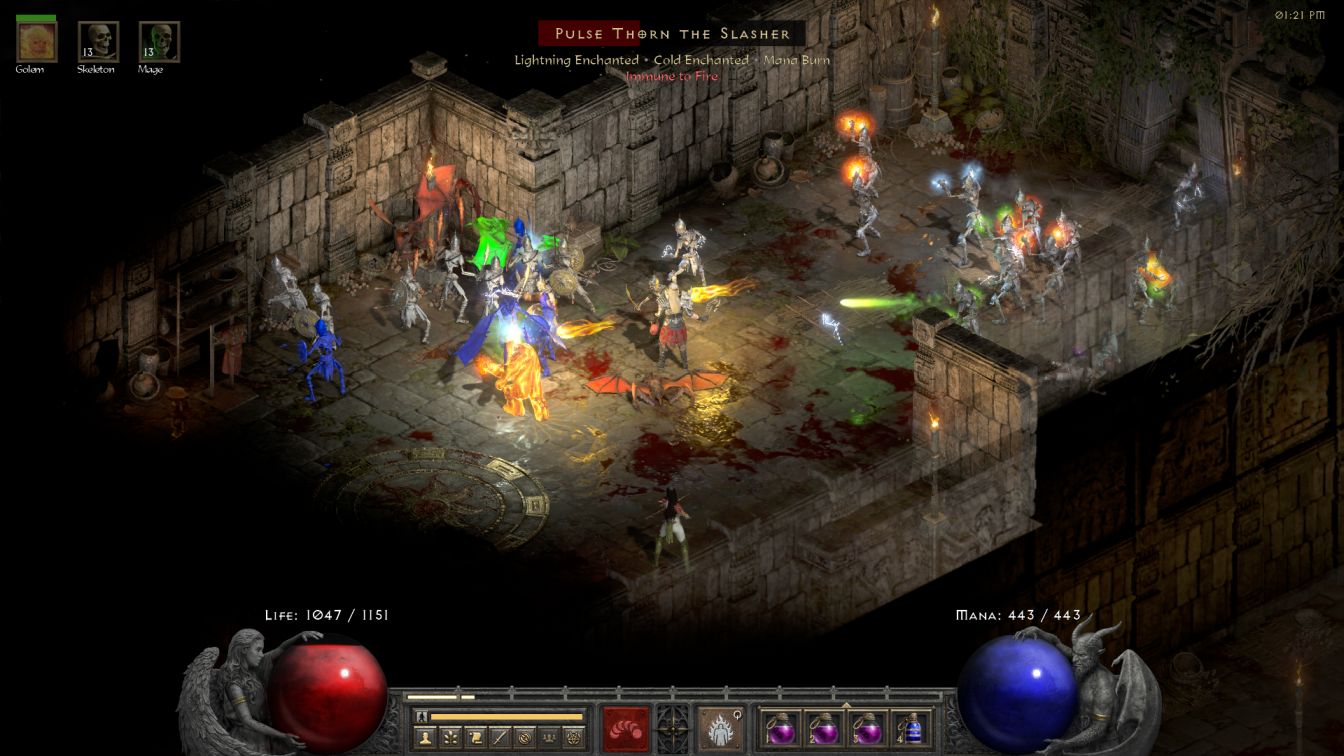Image resolution: width=1344 pixels, height=756 pixels.
Task: Open the party panel with the group icon
Action: 549,738
